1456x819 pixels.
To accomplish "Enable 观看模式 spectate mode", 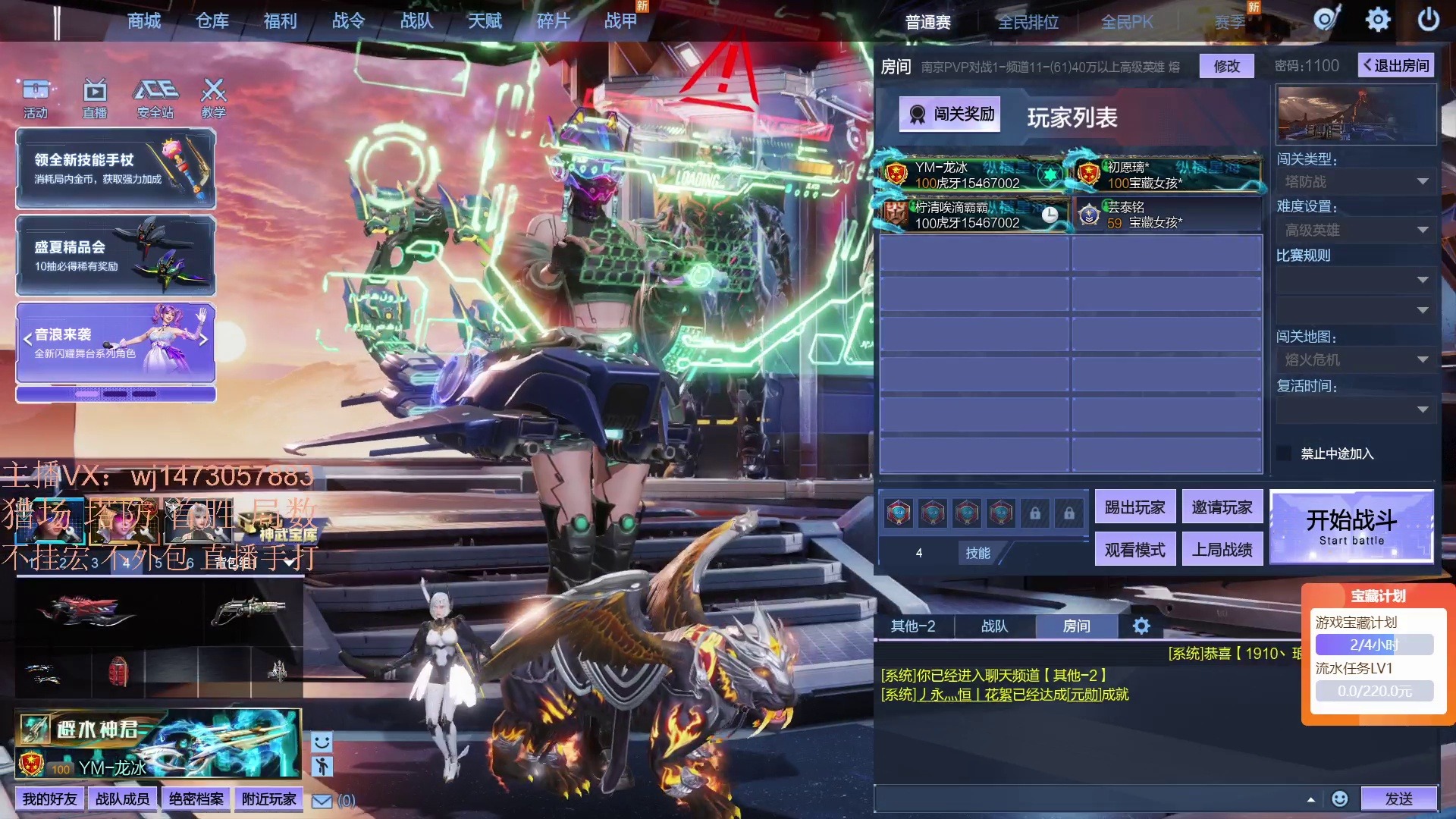I will point(1134,550).
